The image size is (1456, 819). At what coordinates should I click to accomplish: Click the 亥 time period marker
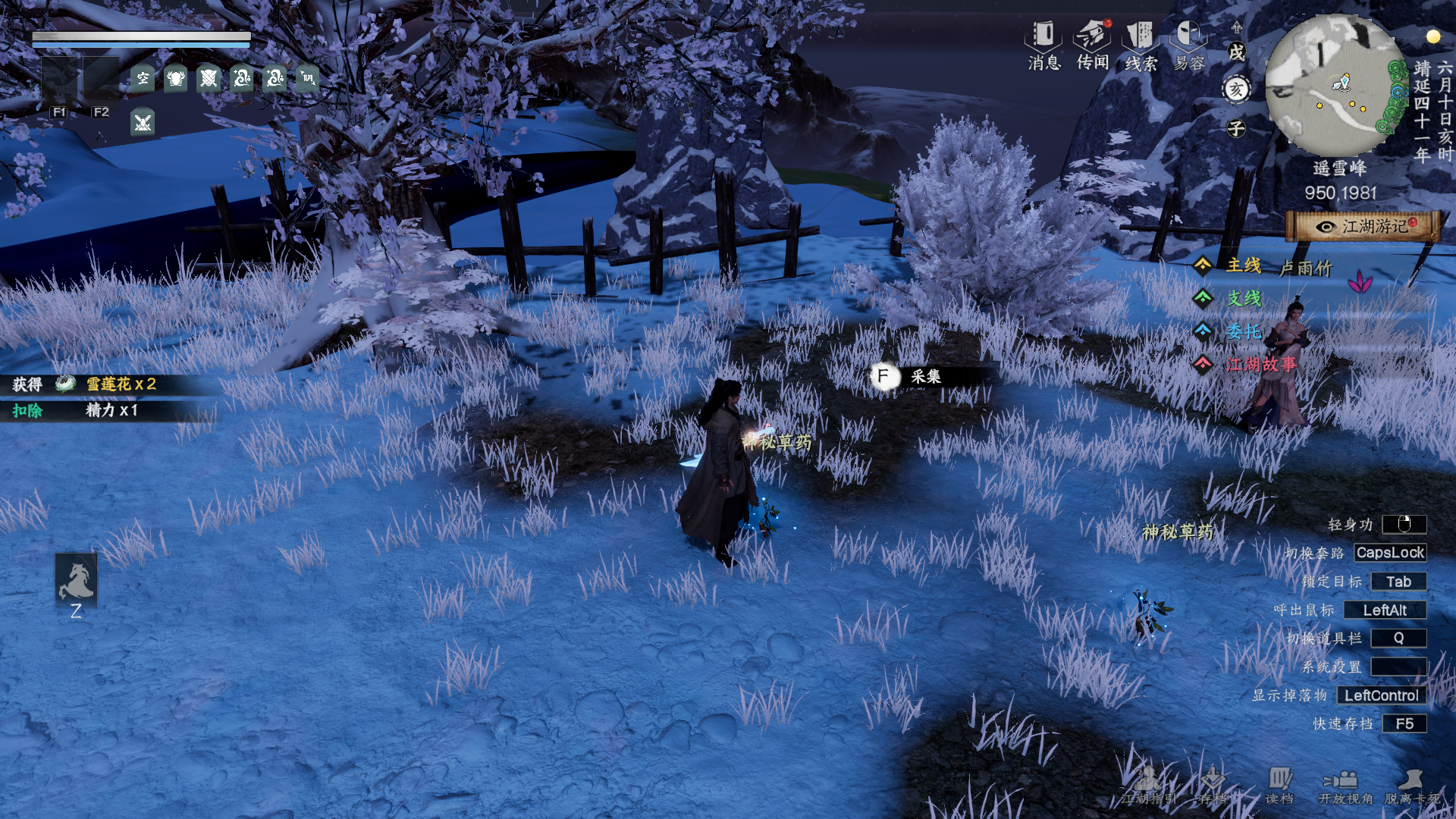pyautogui.click(x=1236, y=89)
